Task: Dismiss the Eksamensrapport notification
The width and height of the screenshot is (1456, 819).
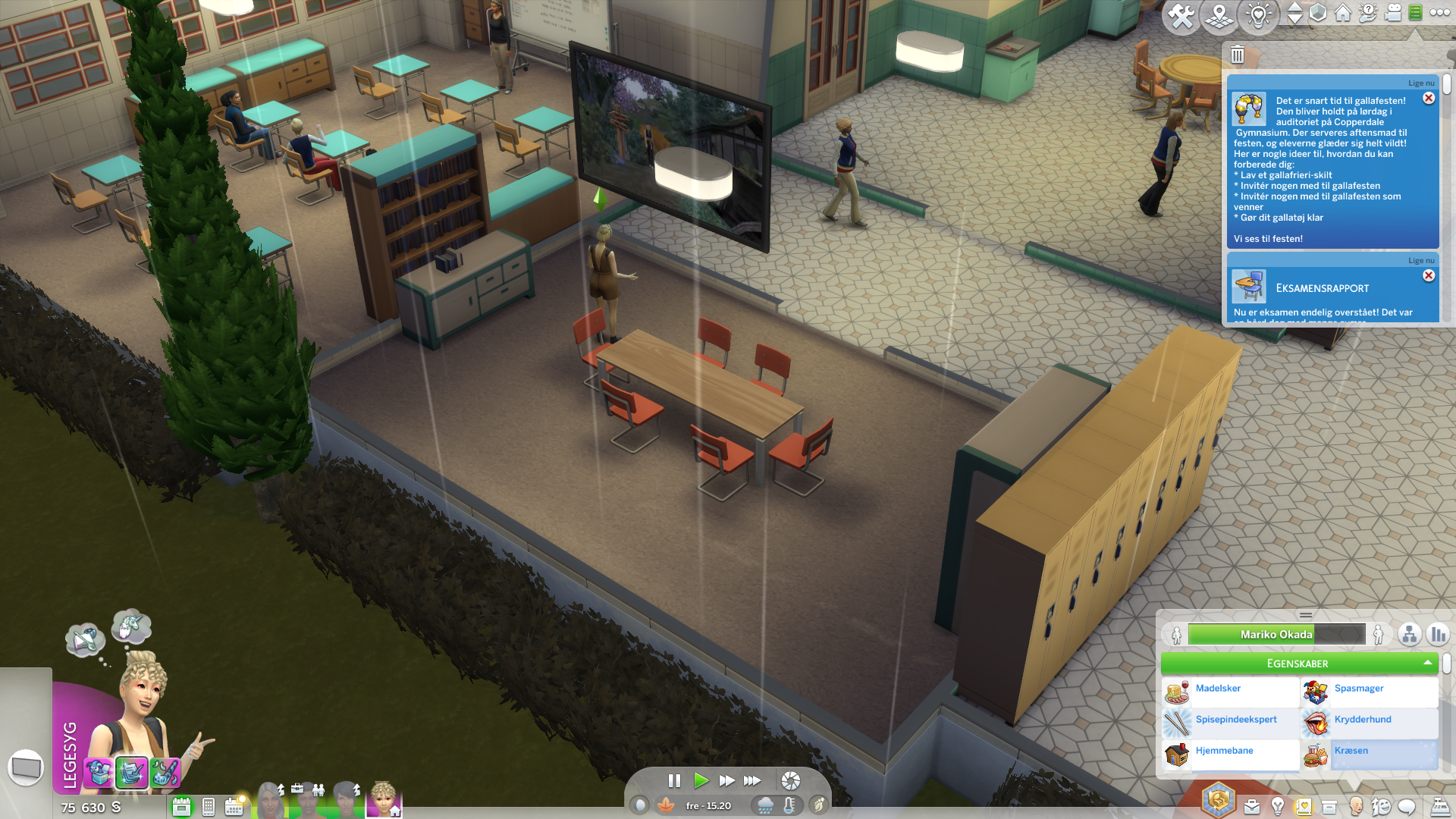Action: (1429, 276)
